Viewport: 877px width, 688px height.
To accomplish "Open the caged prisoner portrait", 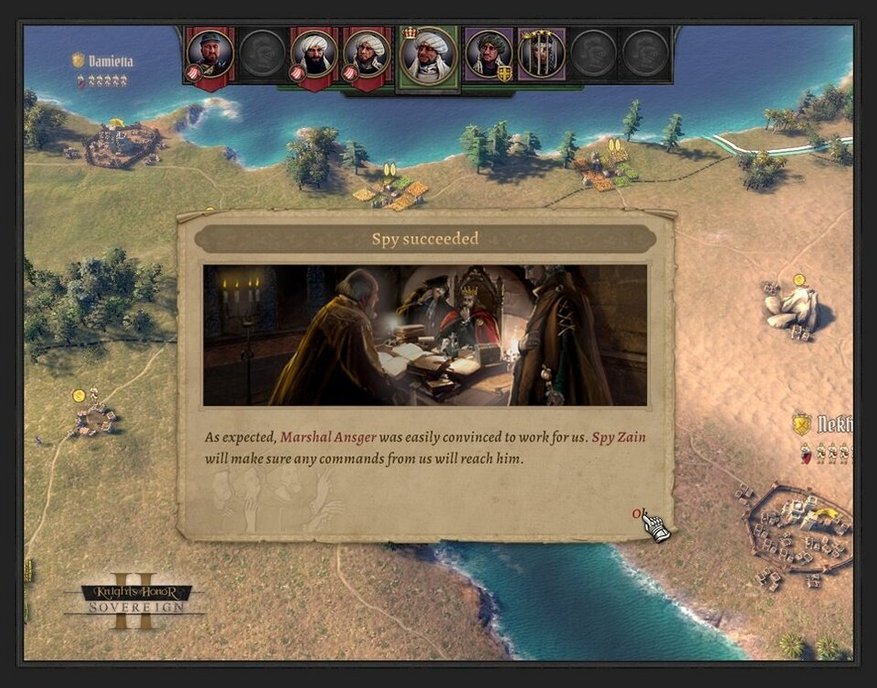I will 541,53.
